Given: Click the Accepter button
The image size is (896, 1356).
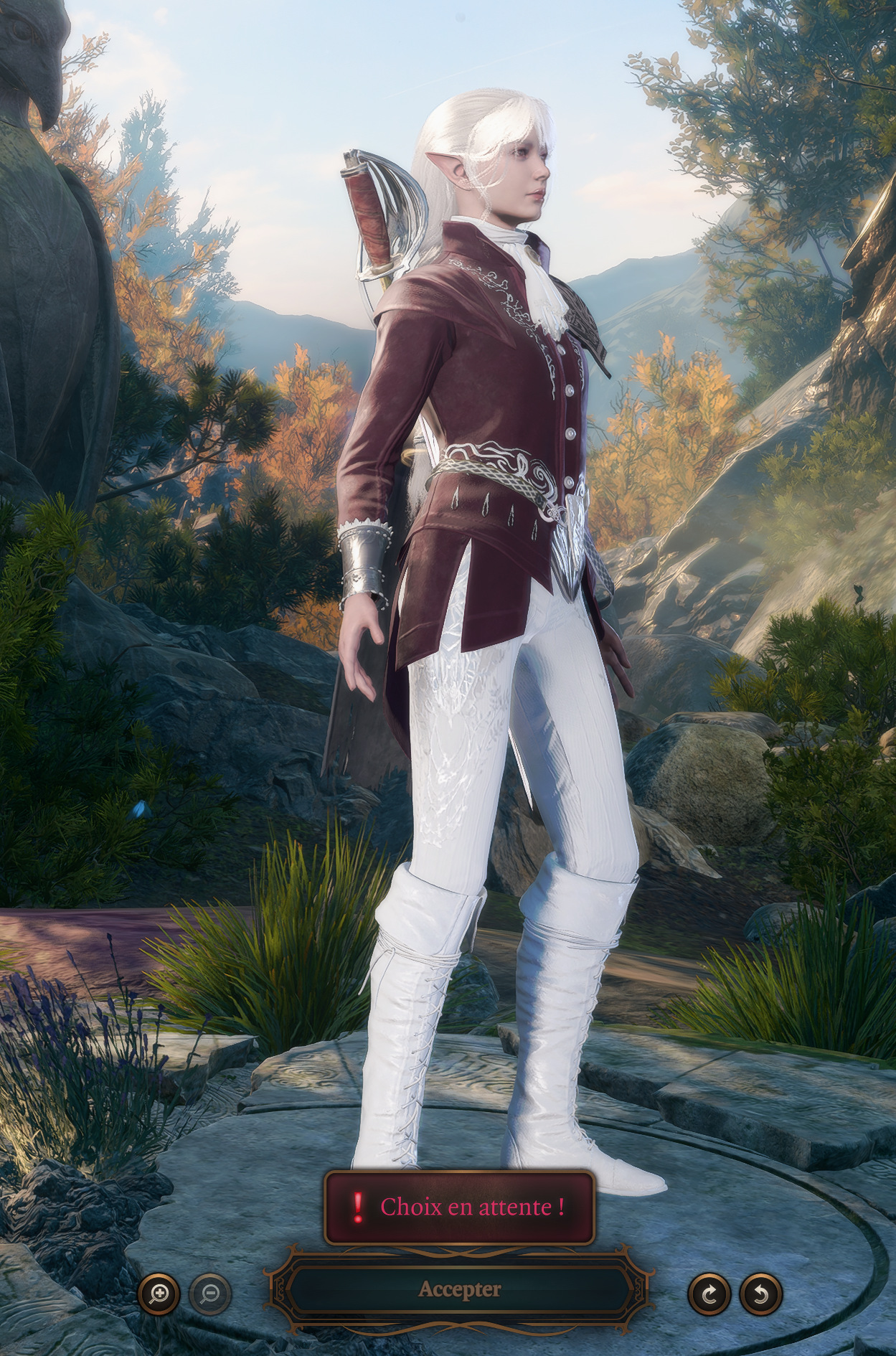Looking at the screenshot, I should 459,1289.
